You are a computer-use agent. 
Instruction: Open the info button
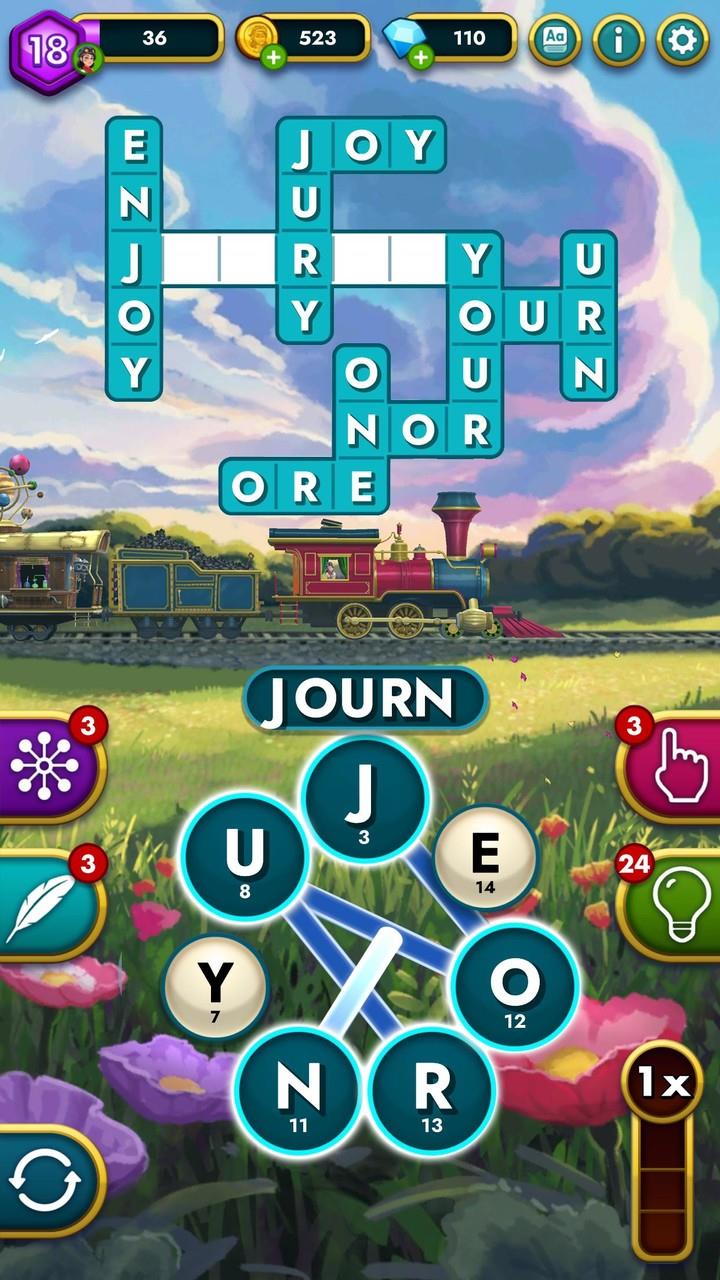(618, 40)
